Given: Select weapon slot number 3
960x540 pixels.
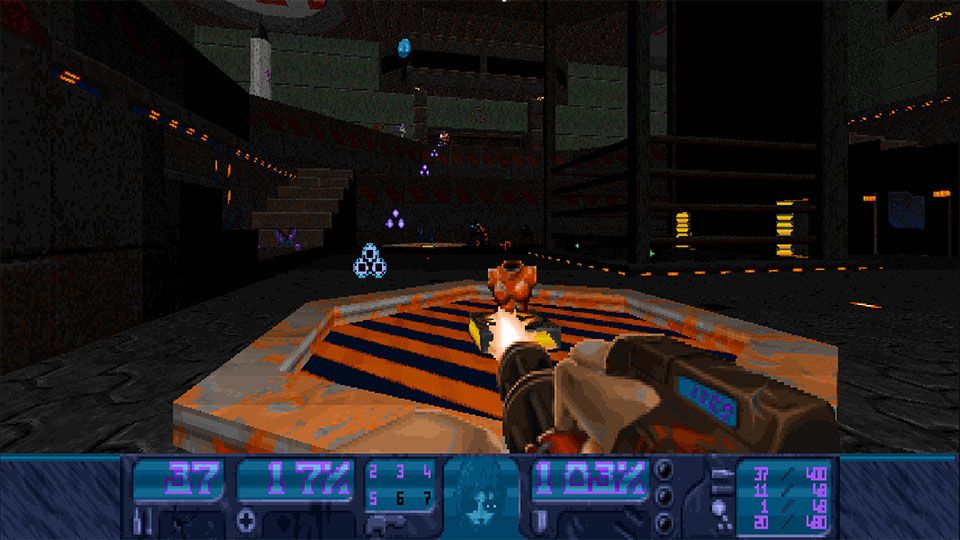Looking at the screenshot, I should coord(400,472).
